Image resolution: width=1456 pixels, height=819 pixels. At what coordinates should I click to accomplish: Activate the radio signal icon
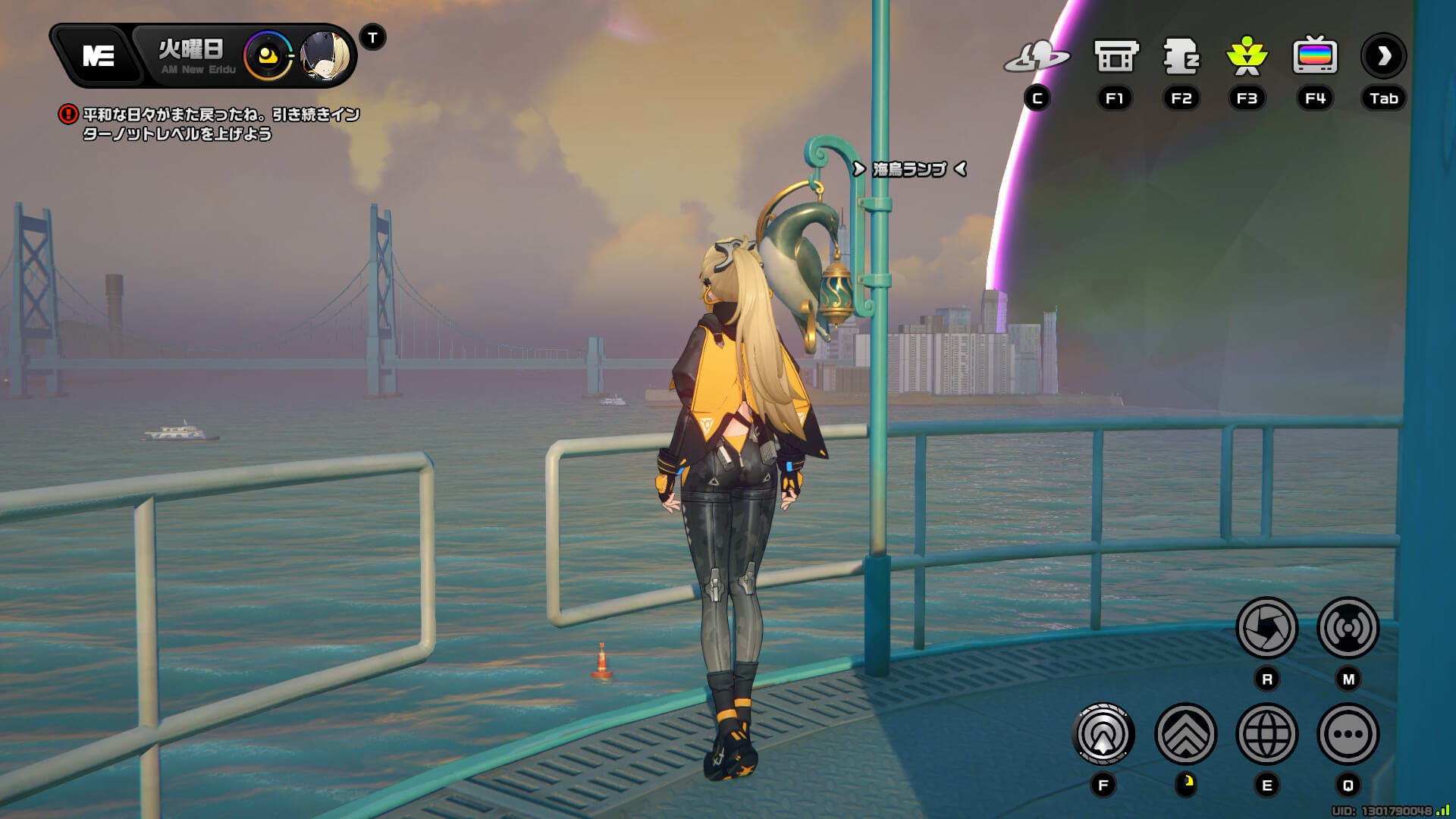tap(1348, 628)
